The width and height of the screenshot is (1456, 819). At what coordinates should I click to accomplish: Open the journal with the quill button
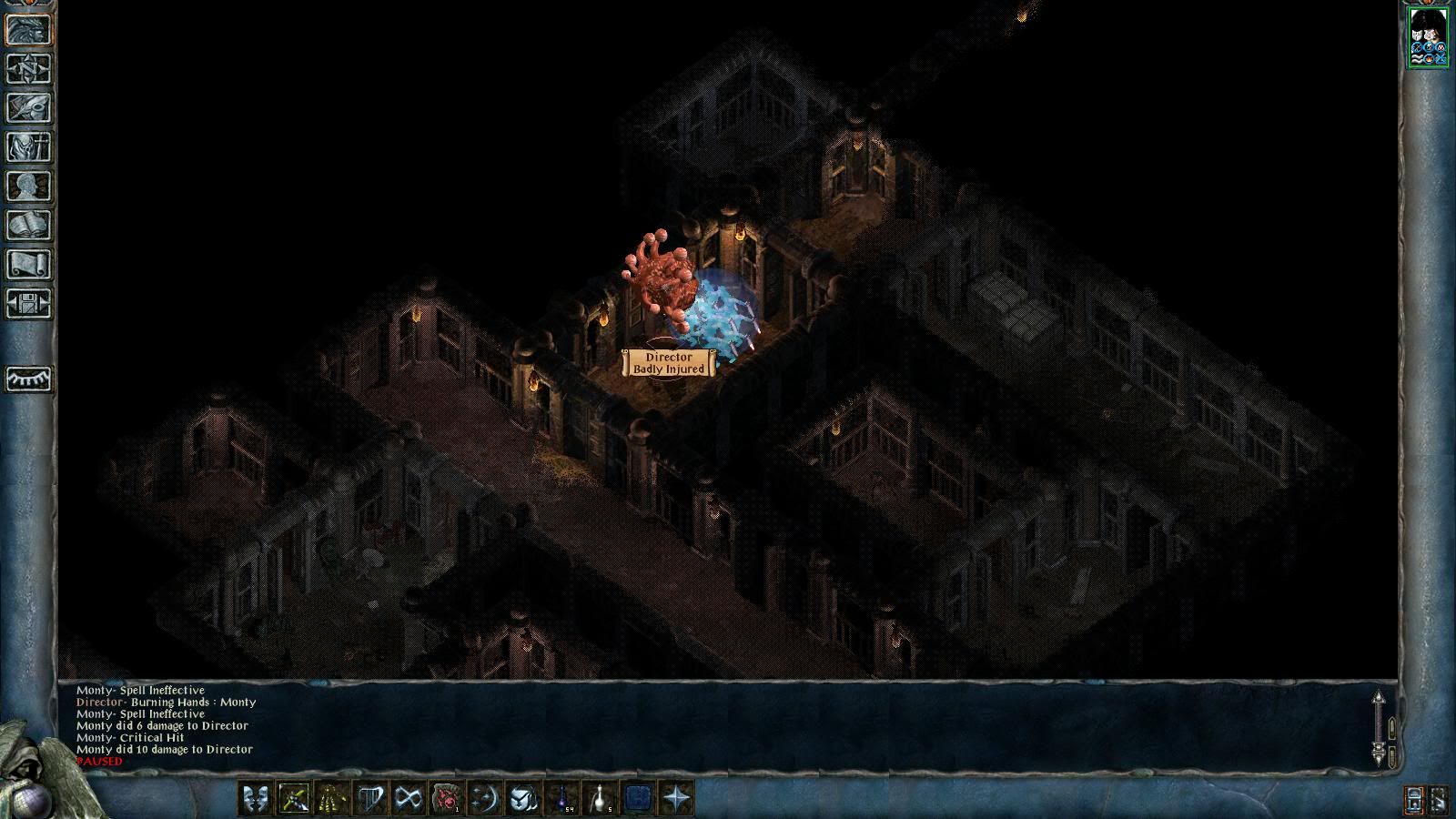tap(28, 107)
